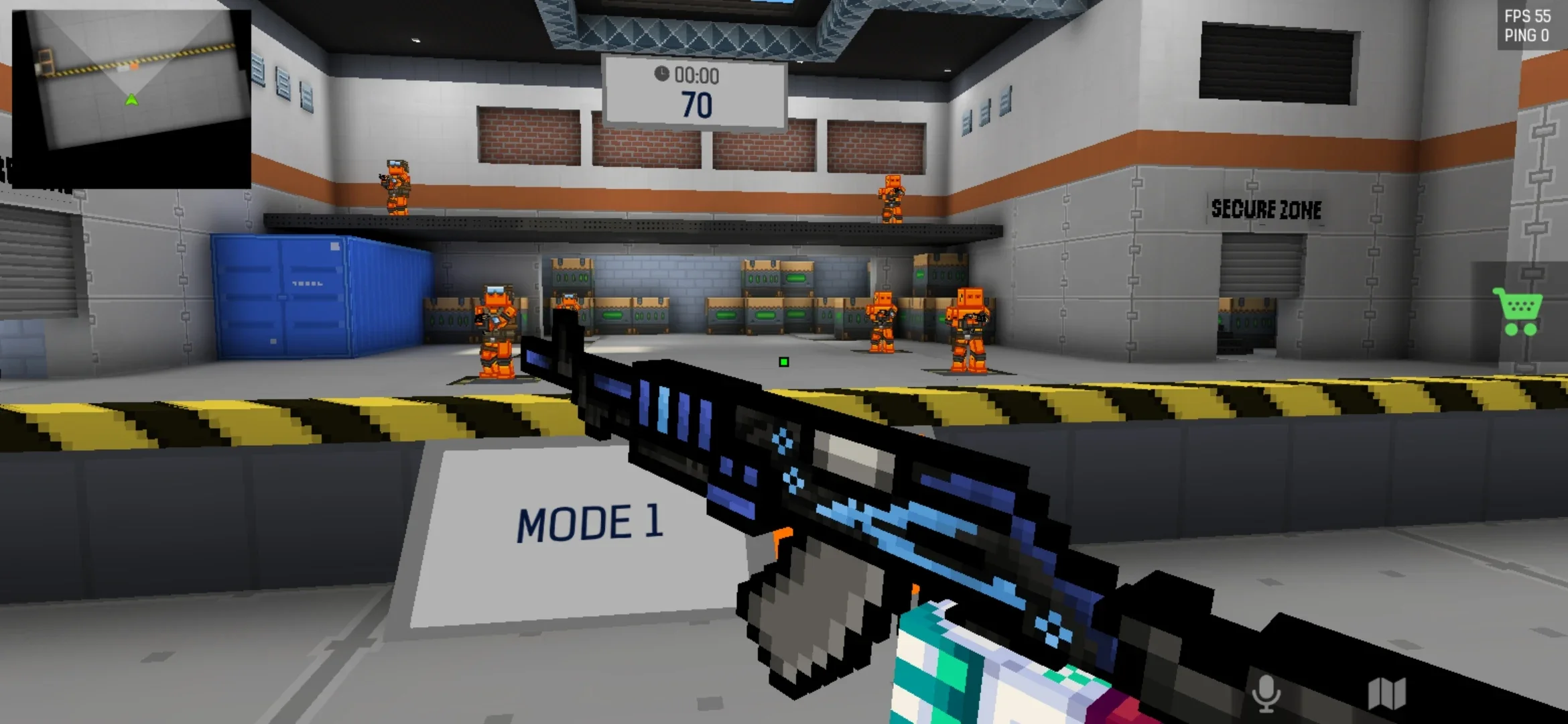Tap the minimap in the corner
Image resolution: width=1568 pixels, height=724 pixels.
point(131,98)
